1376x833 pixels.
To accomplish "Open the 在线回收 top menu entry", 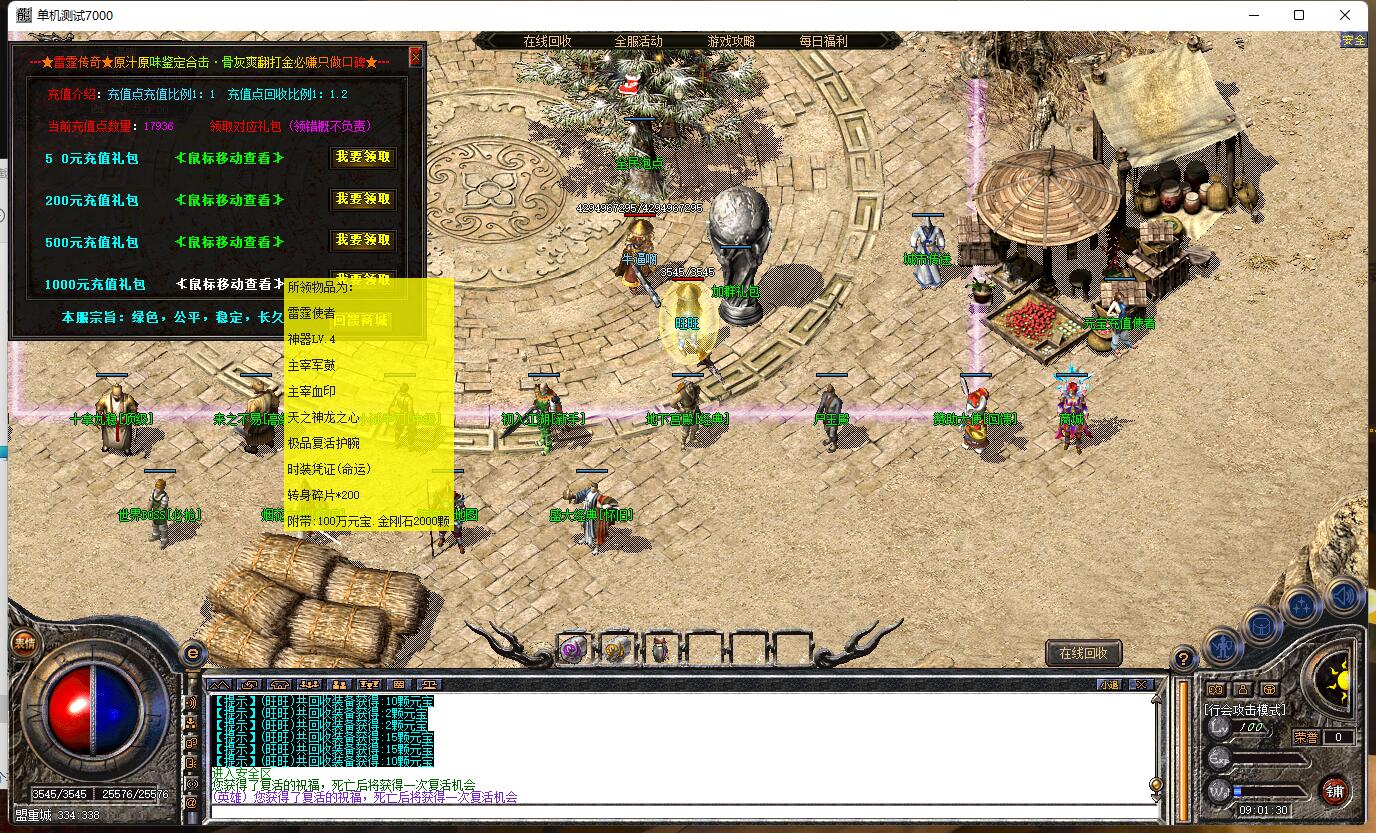I will [547, 41].
